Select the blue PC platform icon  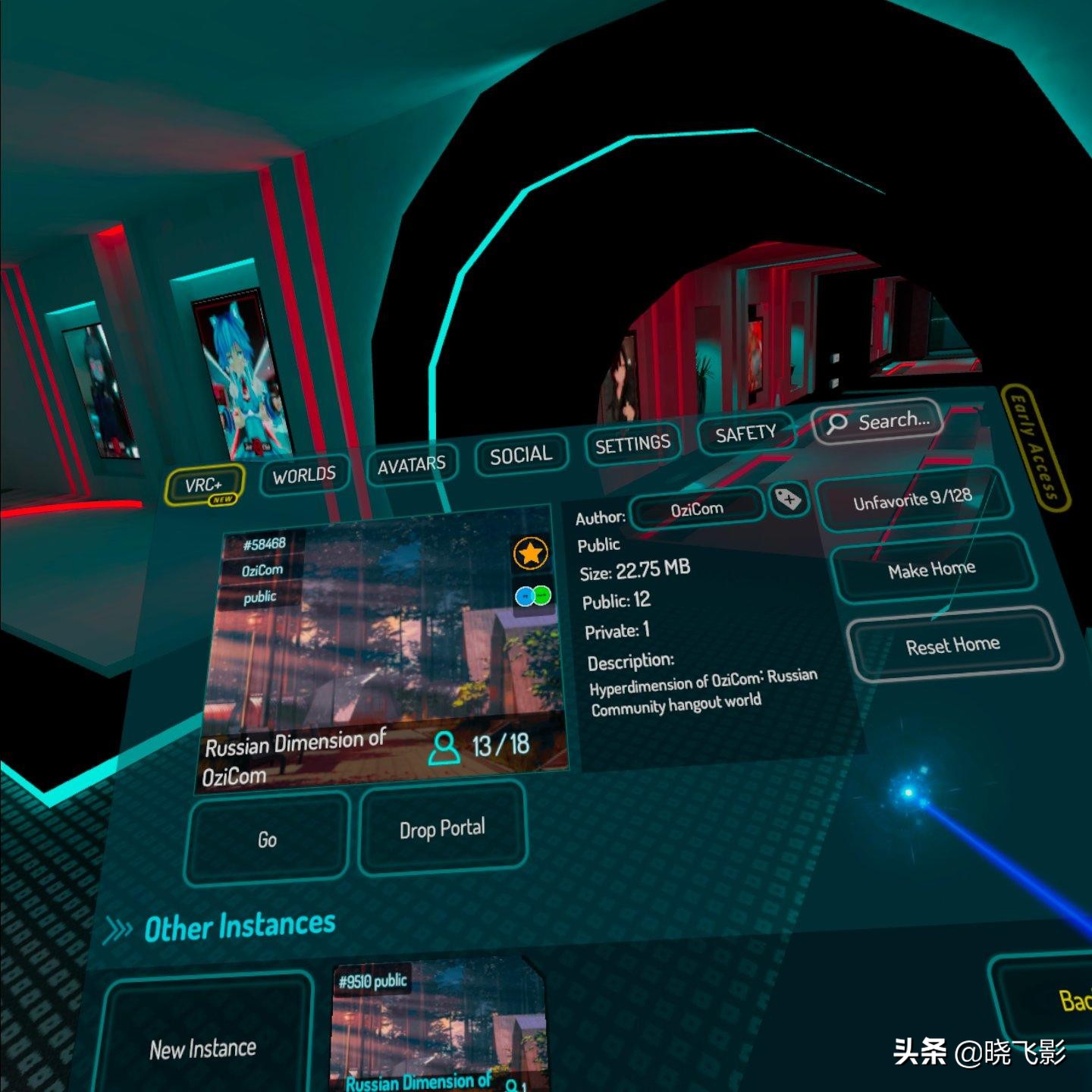526,598
